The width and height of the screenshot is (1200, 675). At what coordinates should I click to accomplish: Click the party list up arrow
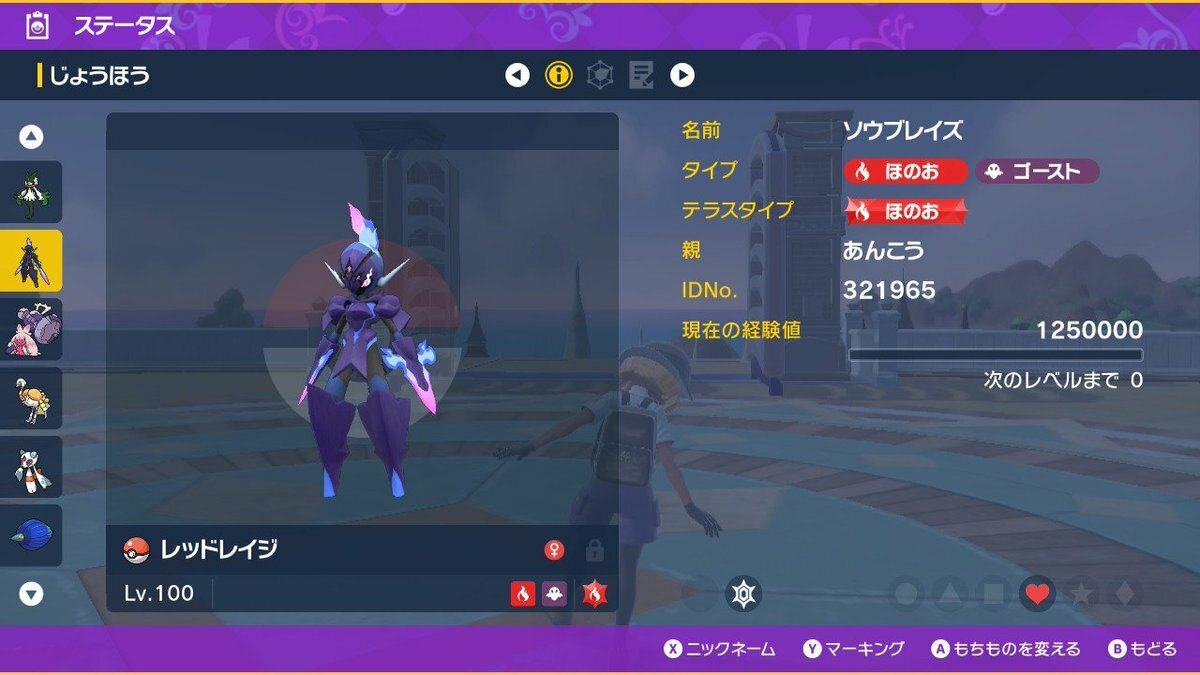(x=32, y=137)
